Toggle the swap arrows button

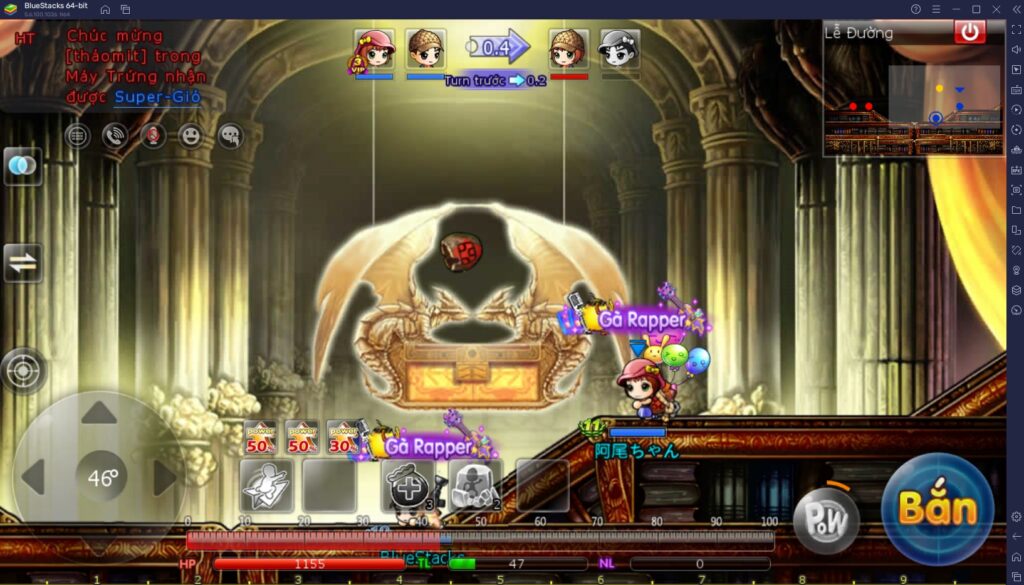(x=22, y=264)
